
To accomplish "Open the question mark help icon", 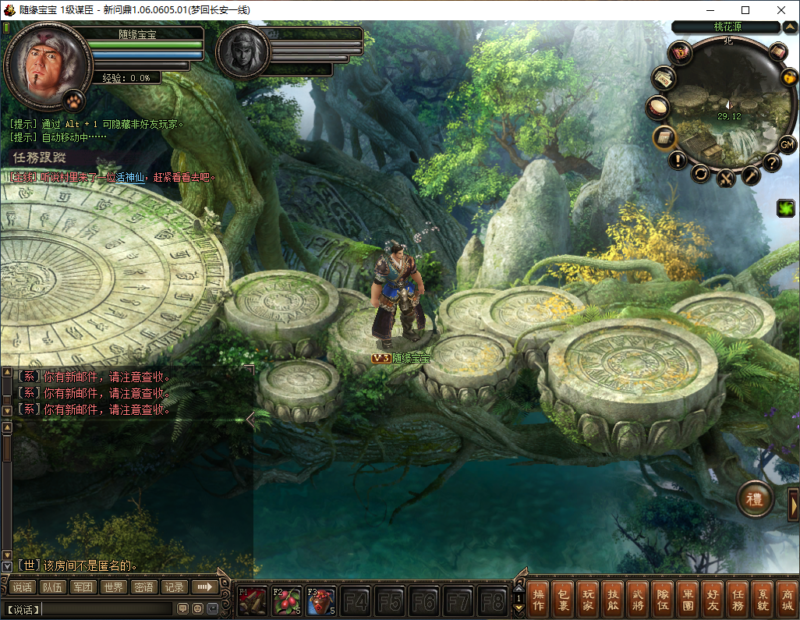I will pos(772,163).
